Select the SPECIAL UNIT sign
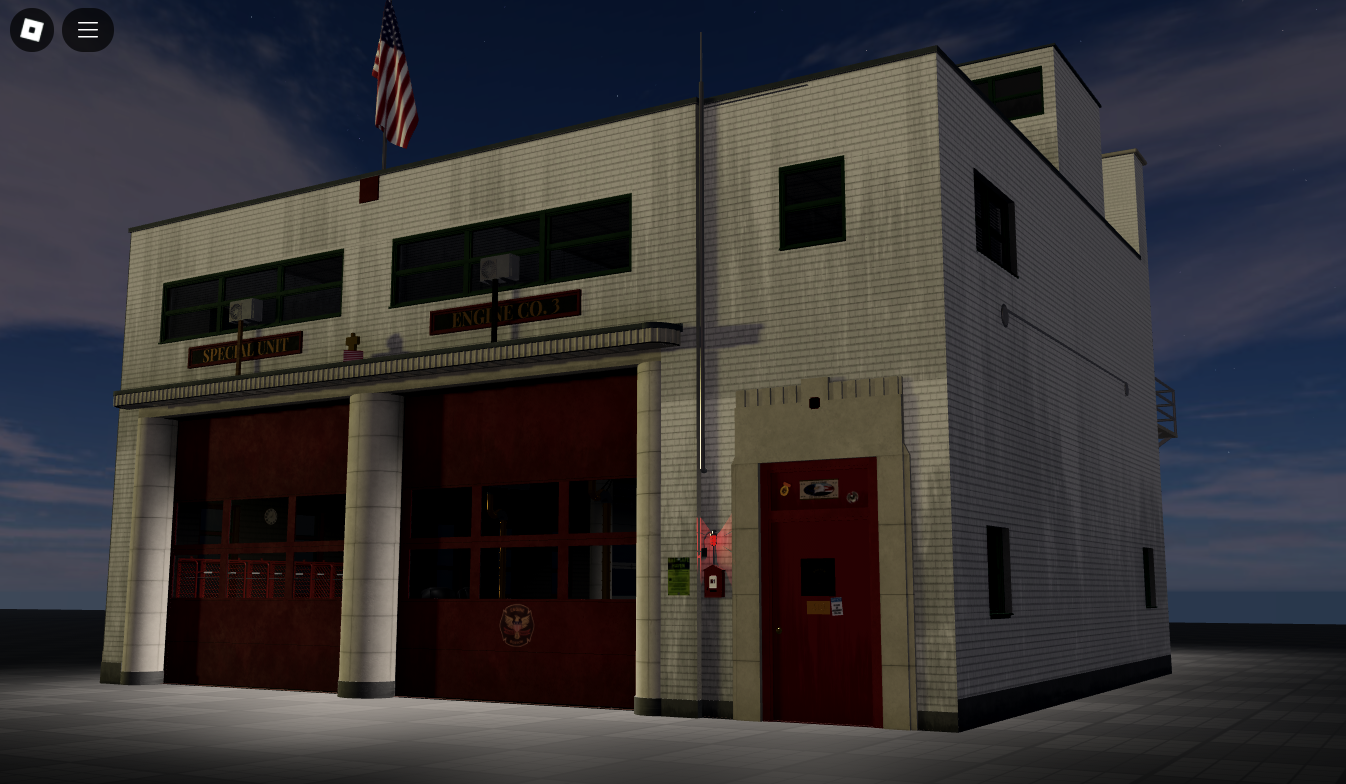1346x784 pixels. pos(243,350)
